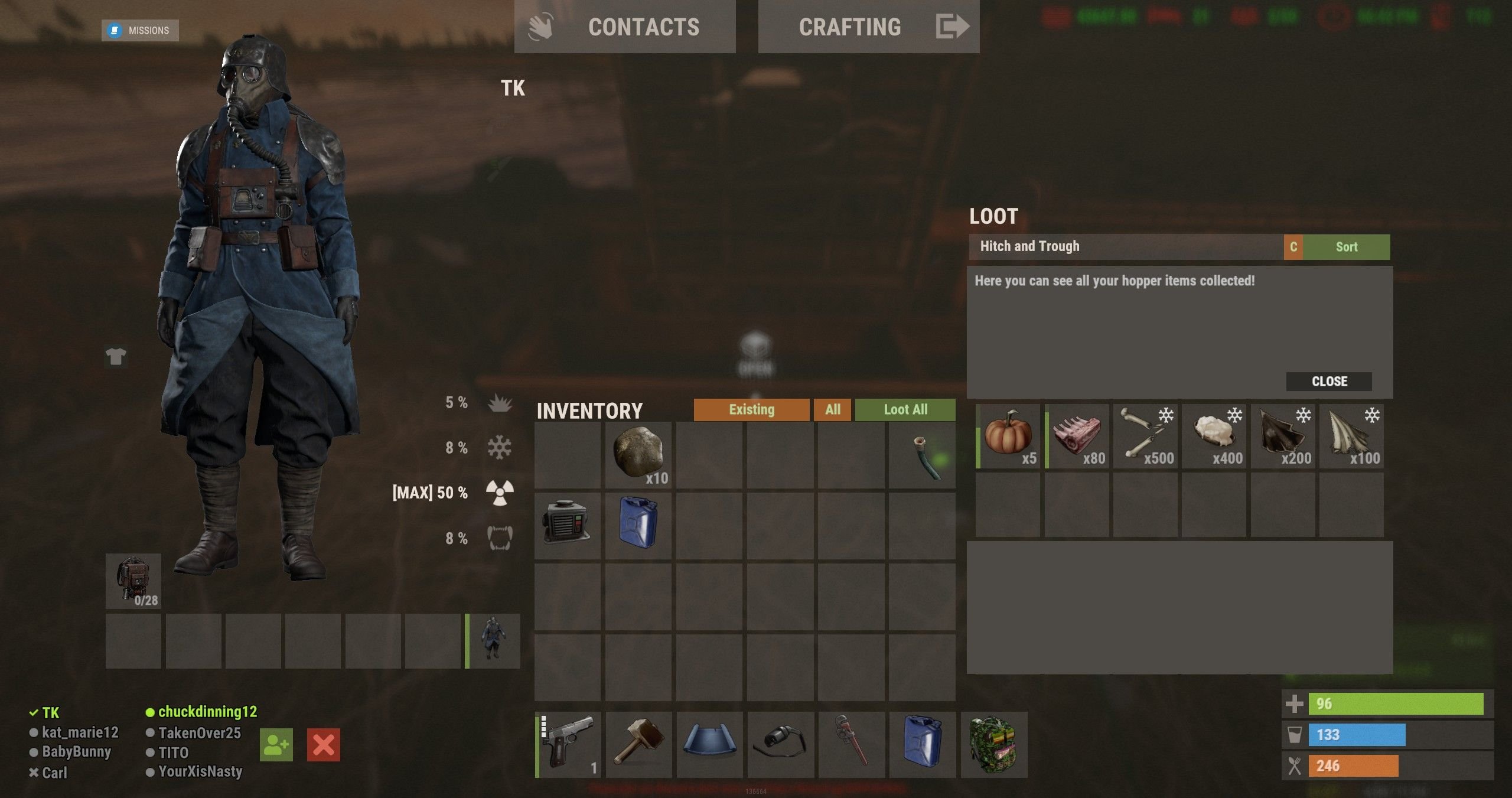Open the Missions panel
The height and width of the screenshot is (798, 1512).
[x=140, y=30]
